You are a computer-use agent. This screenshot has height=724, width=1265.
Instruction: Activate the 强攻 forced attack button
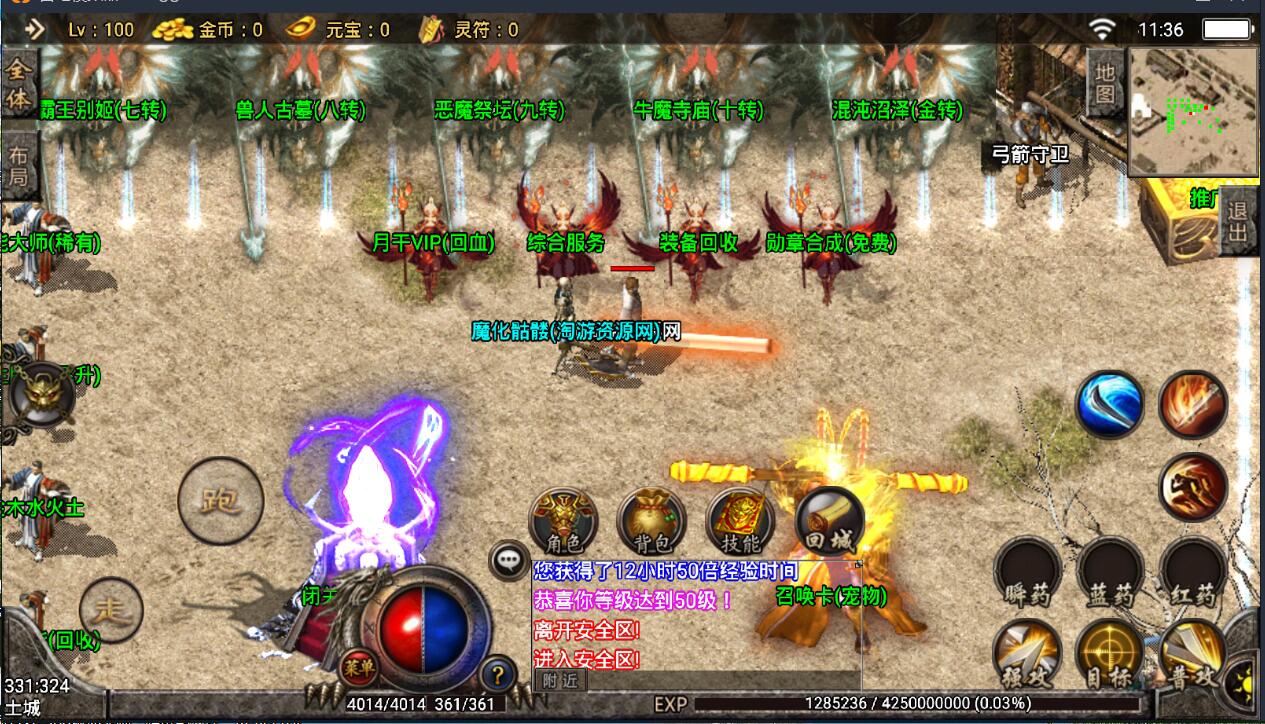tap(1028, 655)
